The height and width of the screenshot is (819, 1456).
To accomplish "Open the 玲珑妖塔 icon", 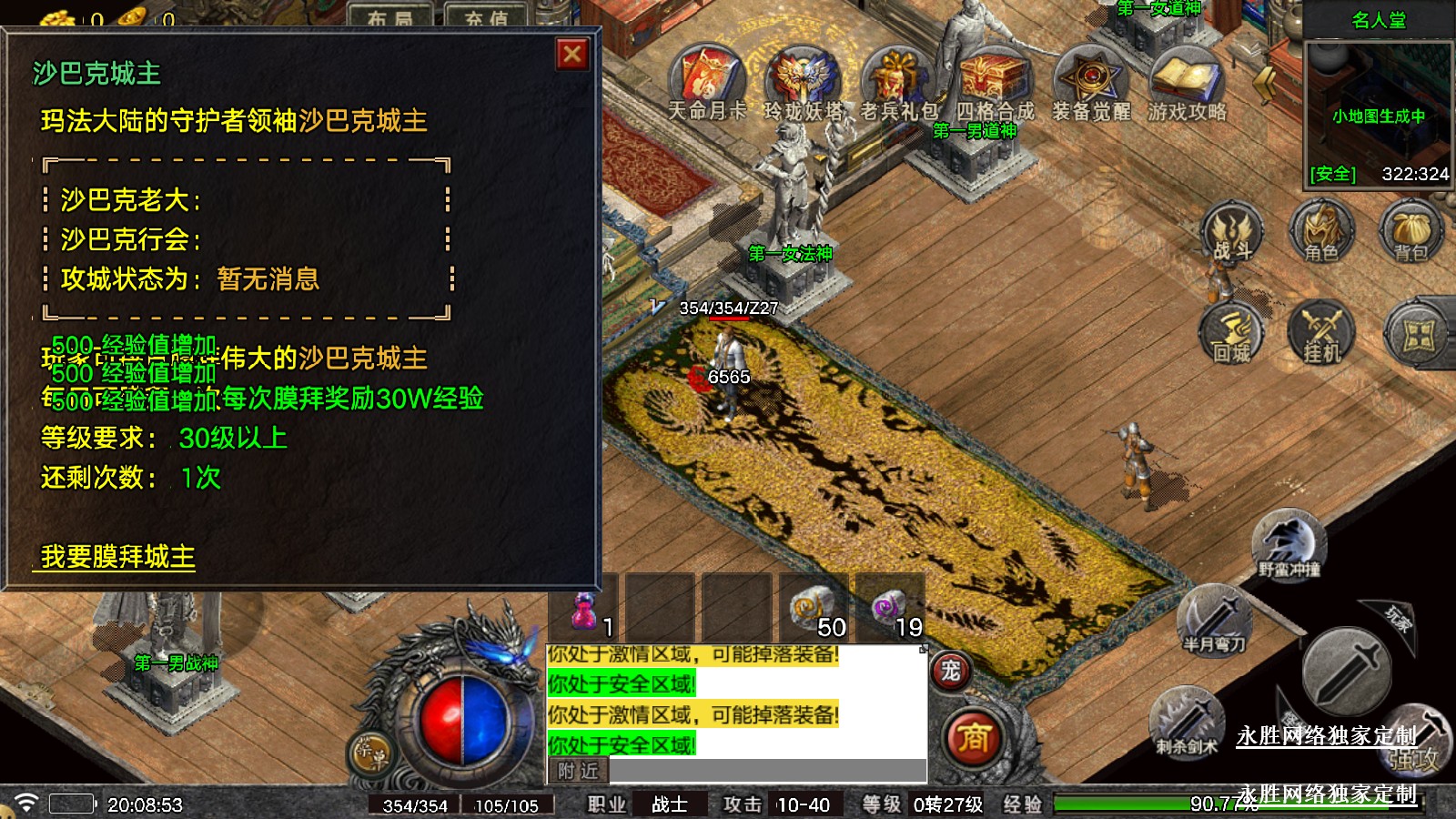I will (802, 78).
